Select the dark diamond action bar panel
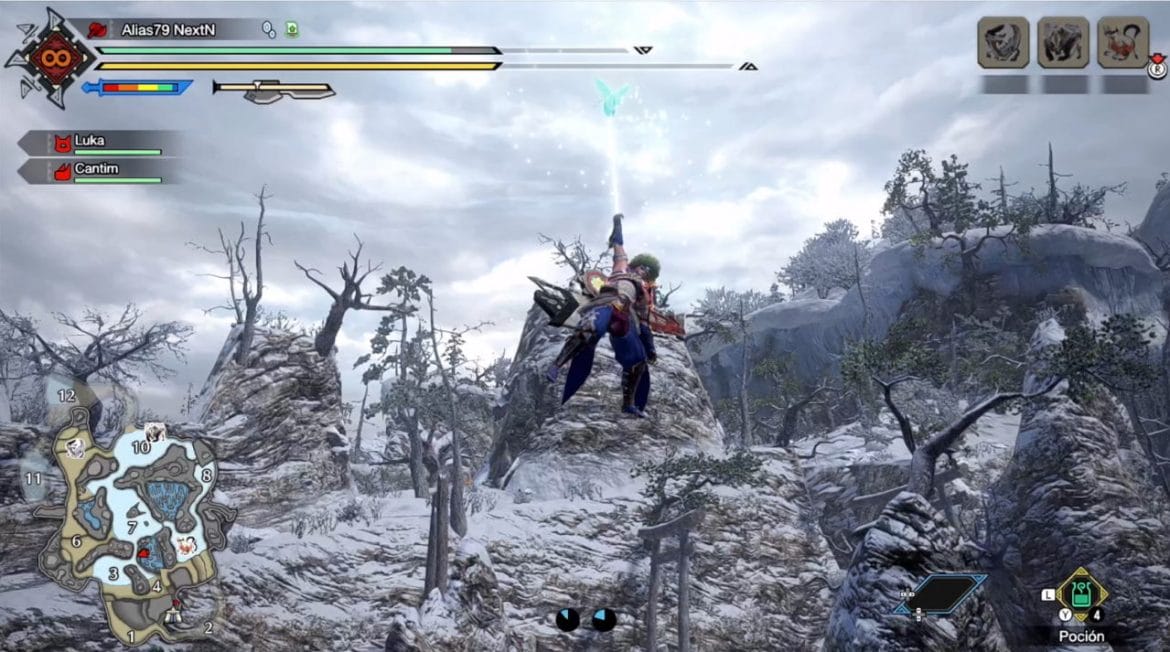Viewport: 1170px width, 652px height. pyautogui.click(x=941, y=594)
